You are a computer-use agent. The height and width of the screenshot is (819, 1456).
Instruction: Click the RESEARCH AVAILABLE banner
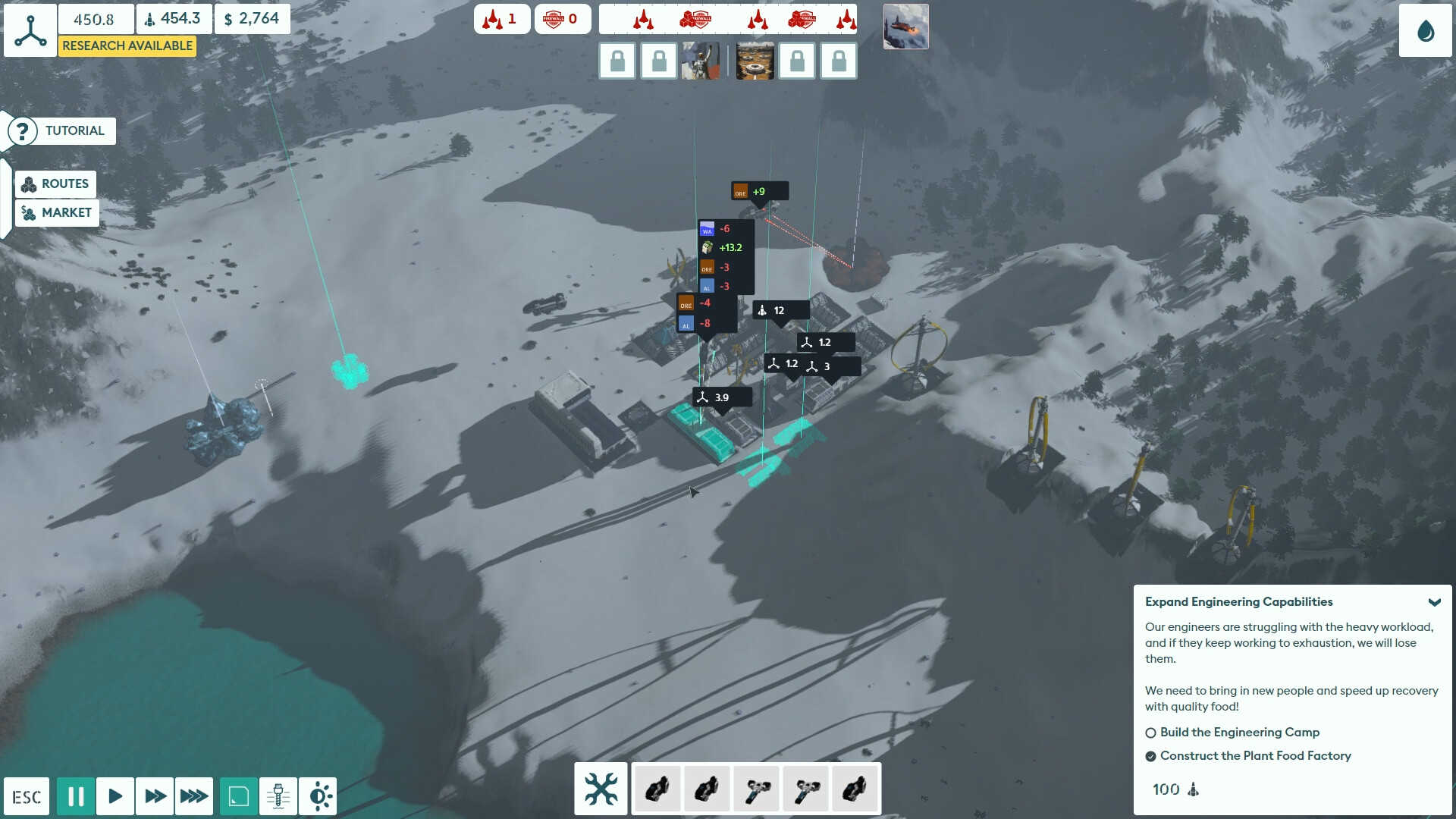coord(127,46)
